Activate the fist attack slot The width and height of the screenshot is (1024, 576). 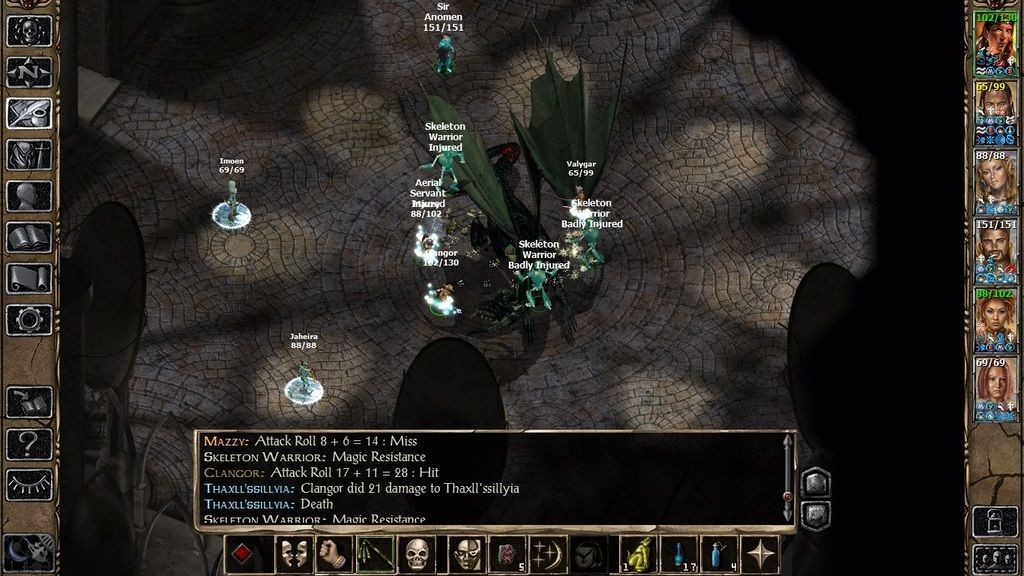click(334, 554)
